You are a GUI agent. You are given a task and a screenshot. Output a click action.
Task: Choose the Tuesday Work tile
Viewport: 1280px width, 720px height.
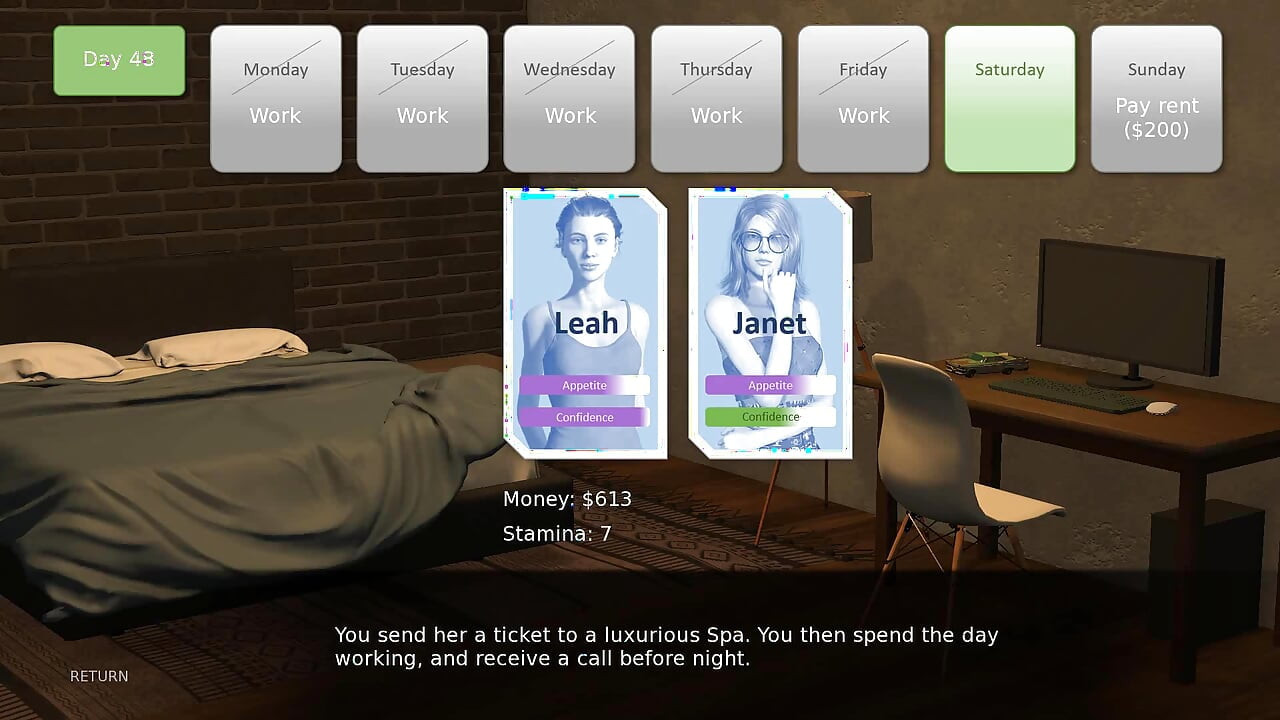click(422, 98)
